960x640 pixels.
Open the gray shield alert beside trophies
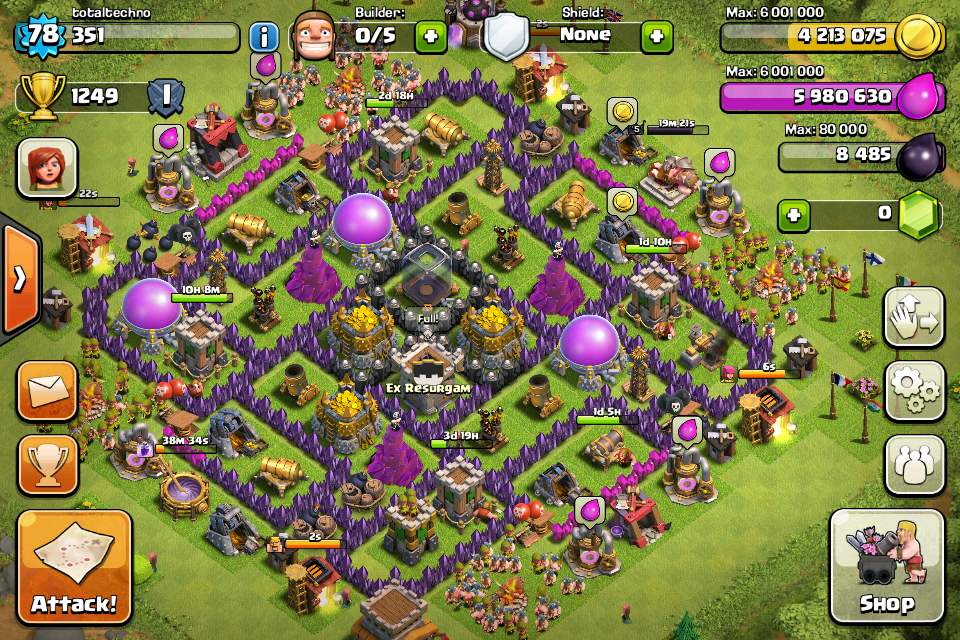pos(165,97)
